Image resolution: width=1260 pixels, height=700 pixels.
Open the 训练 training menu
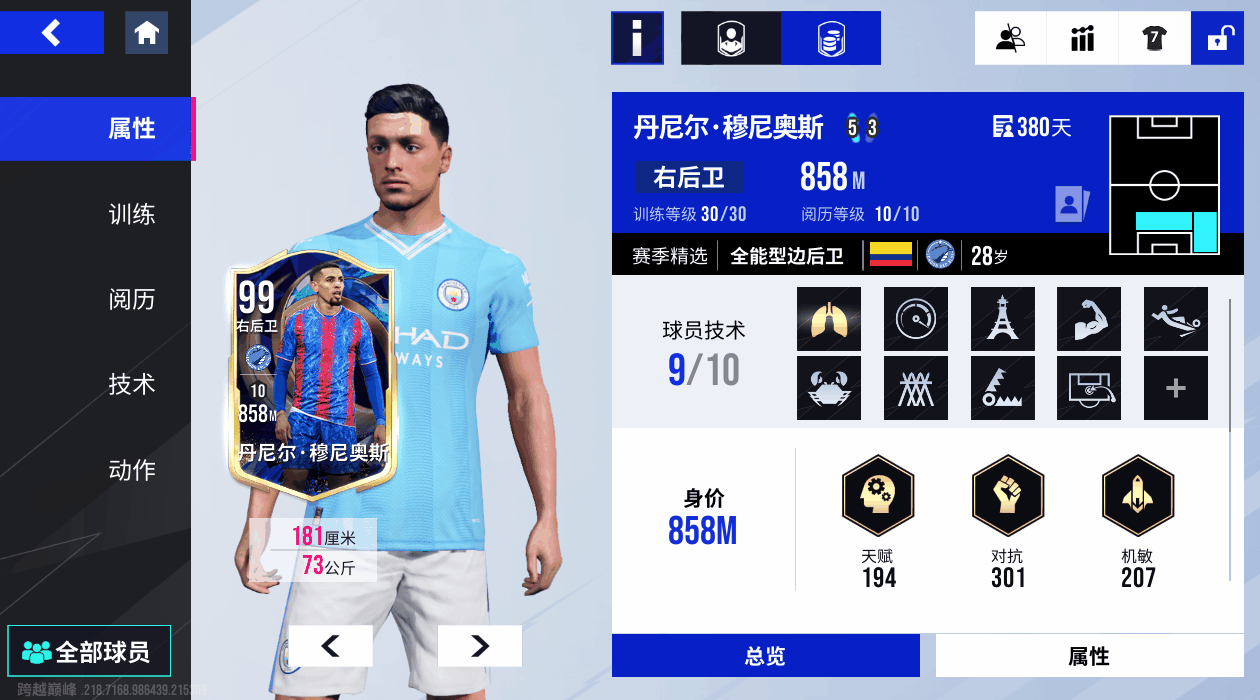[x=132, y=214]
